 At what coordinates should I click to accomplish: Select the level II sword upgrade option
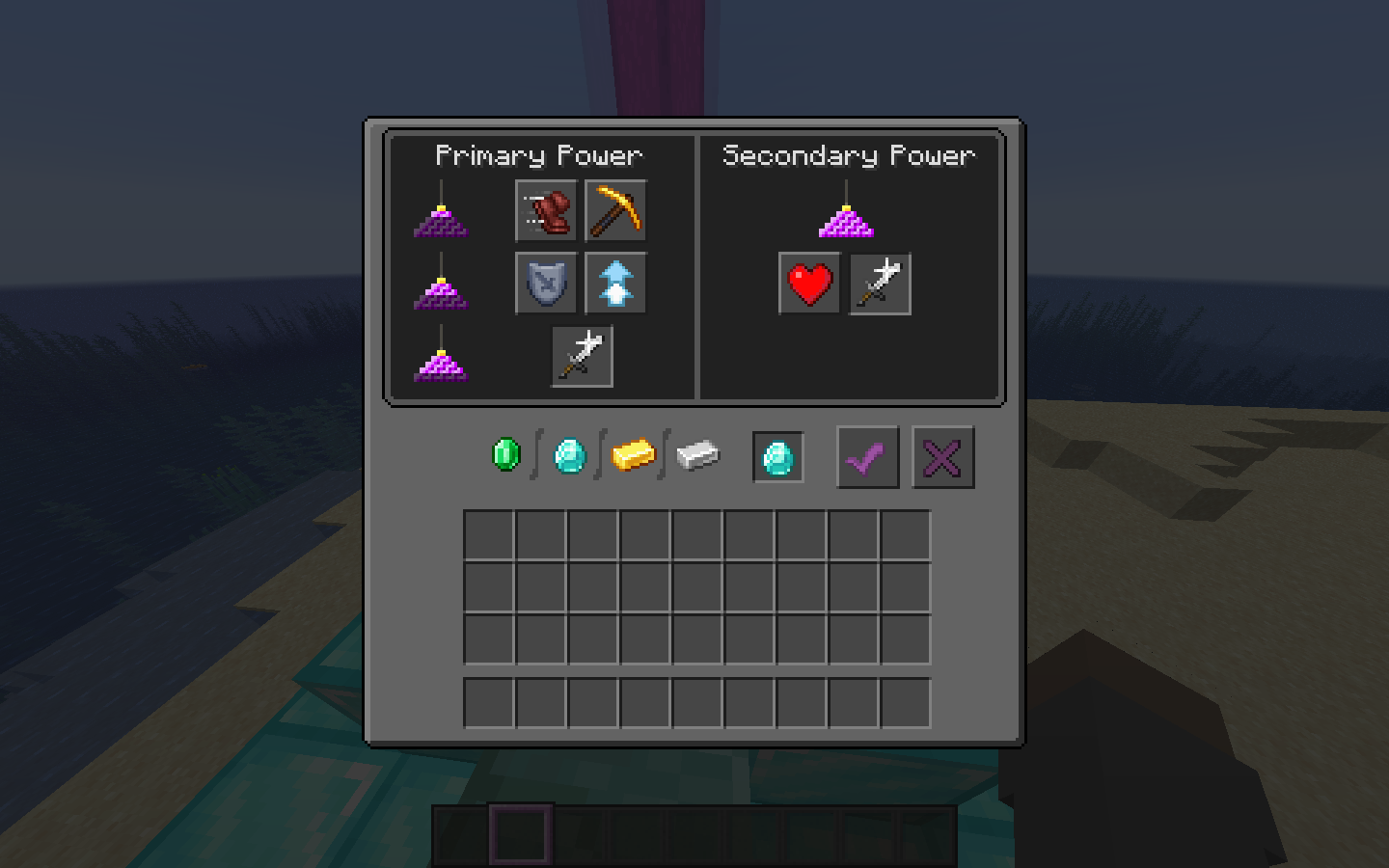[879, 284]
